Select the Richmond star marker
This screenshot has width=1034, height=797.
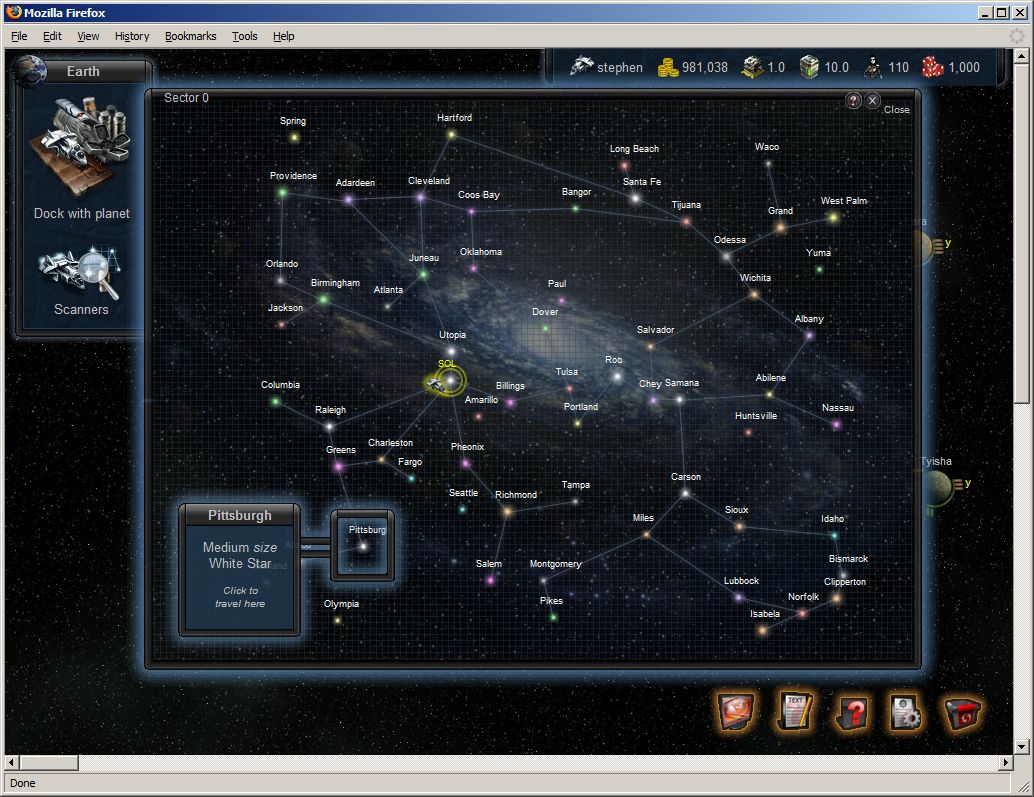click(507, 511)
